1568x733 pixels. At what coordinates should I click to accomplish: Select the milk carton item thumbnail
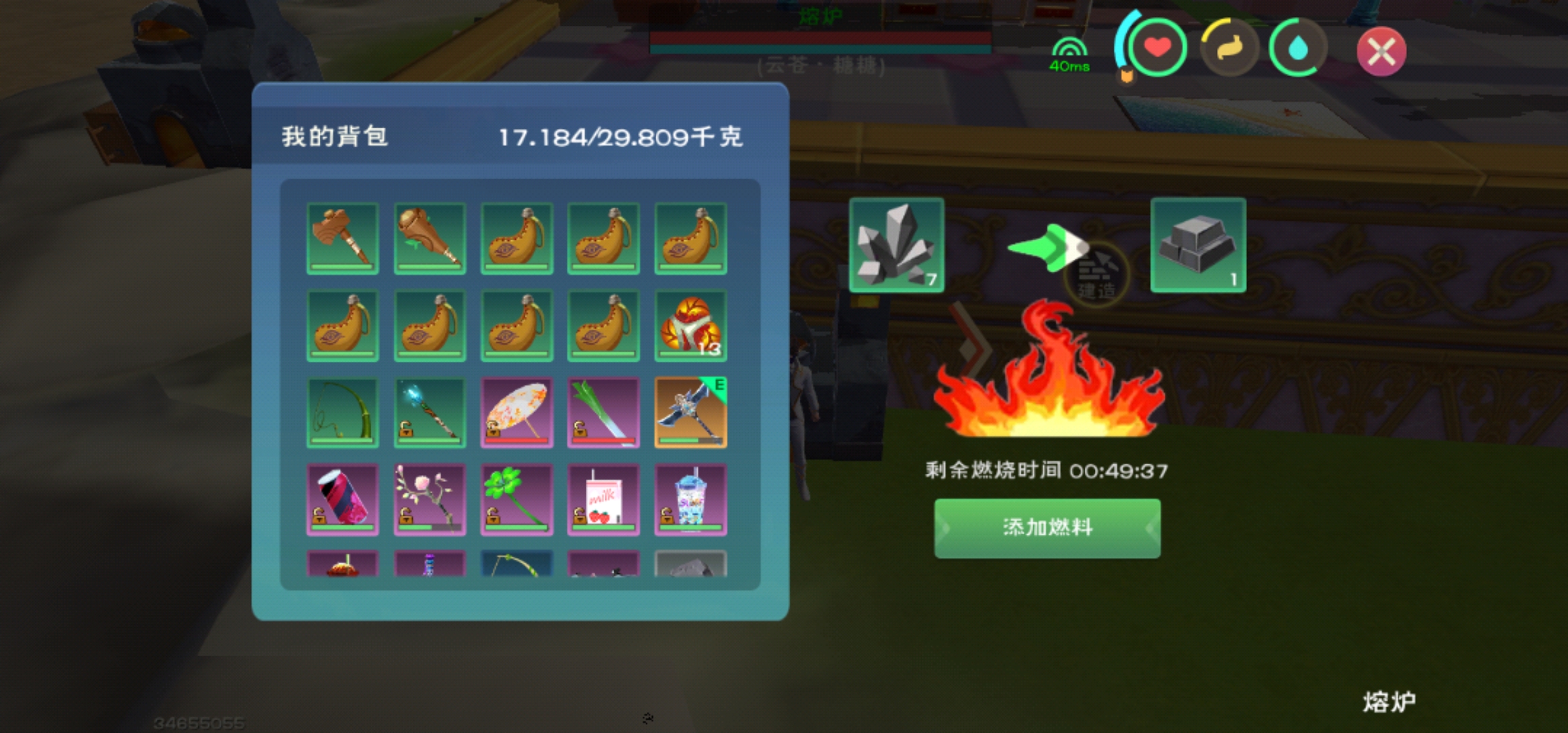[x=603, y=498]
